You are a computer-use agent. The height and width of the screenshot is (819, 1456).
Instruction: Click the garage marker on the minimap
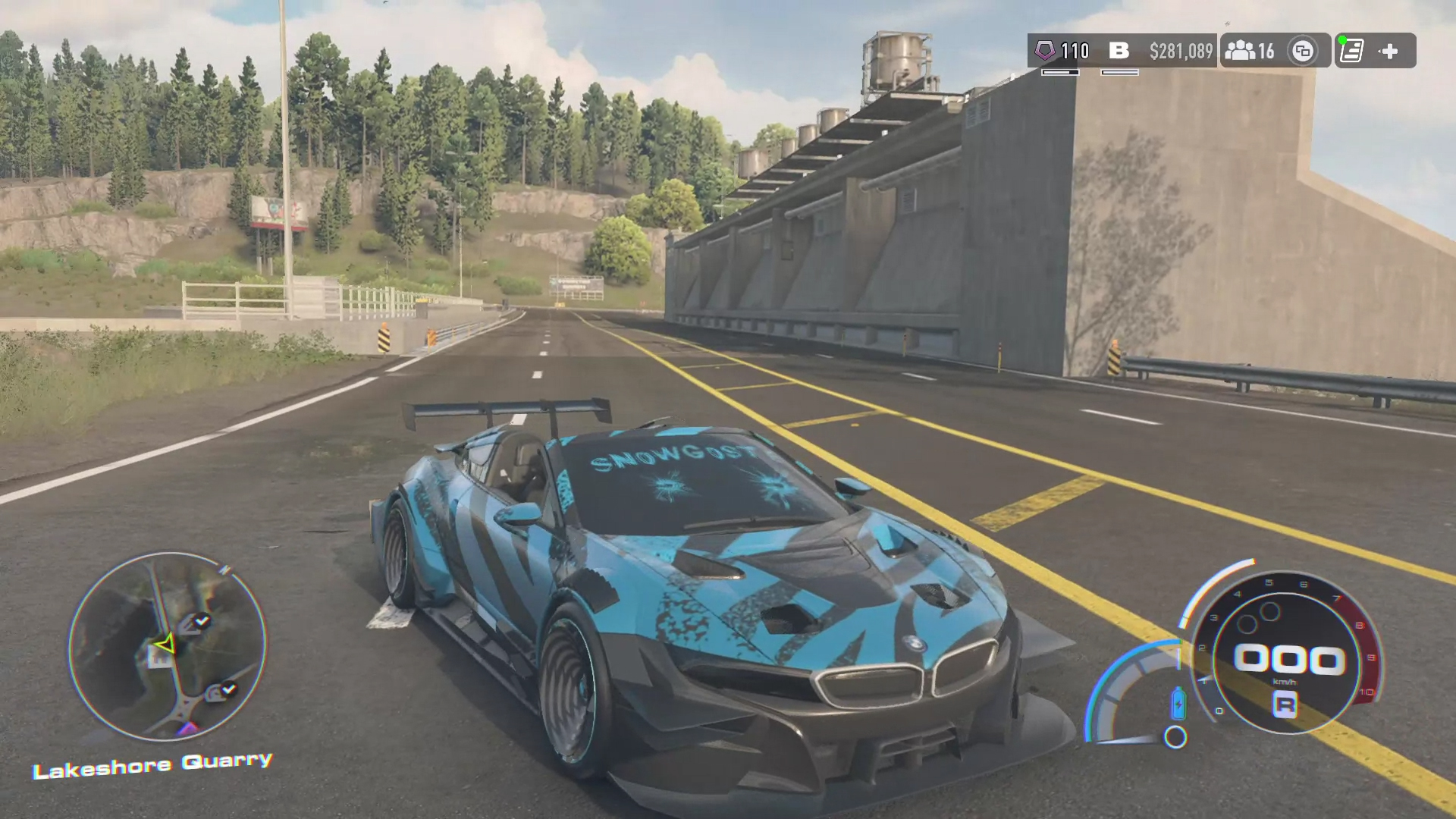[x=159, y=659]
